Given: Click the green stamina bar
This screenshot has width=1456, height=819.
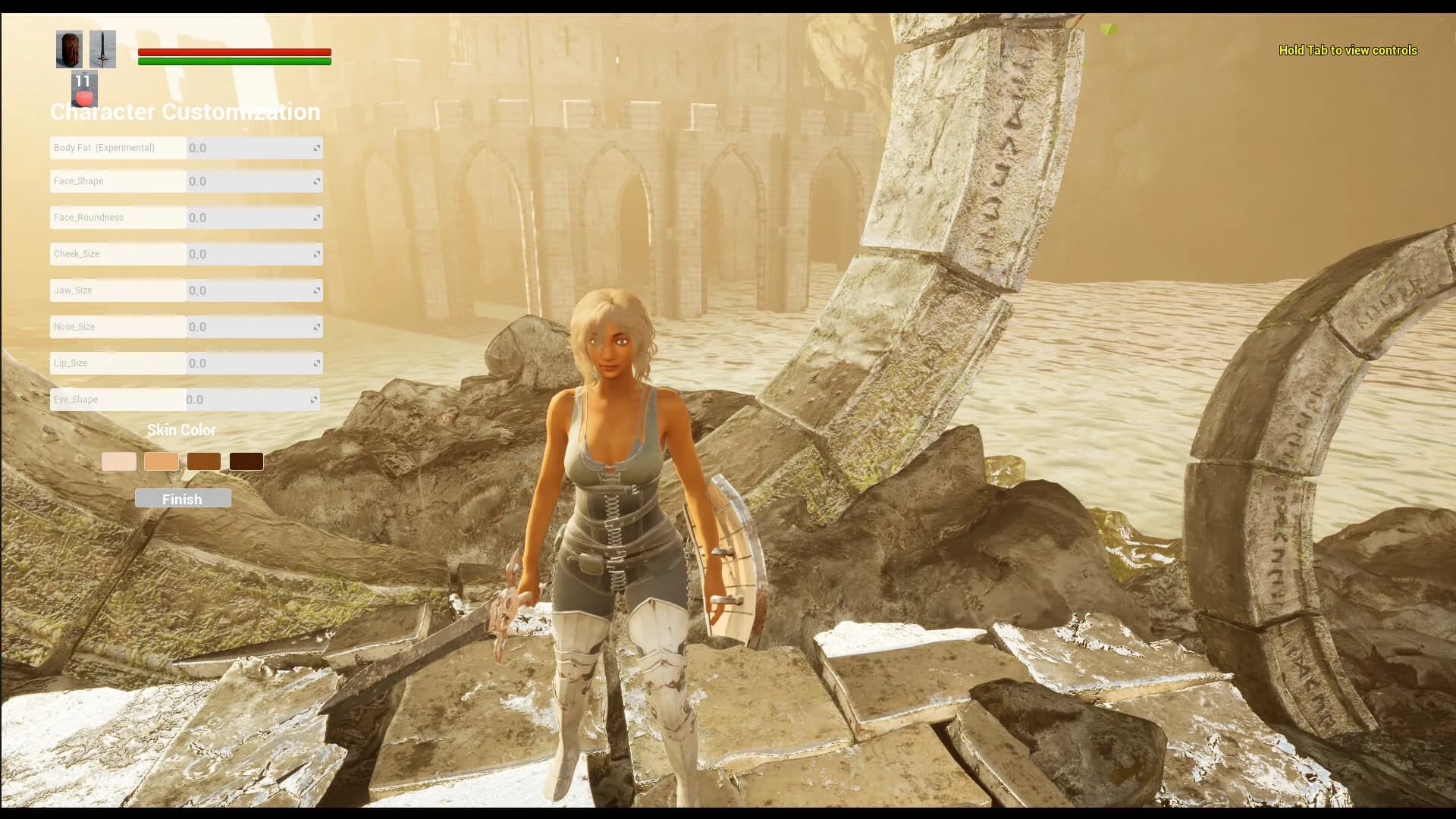Looking at the screenshot, I should point(234,61).
